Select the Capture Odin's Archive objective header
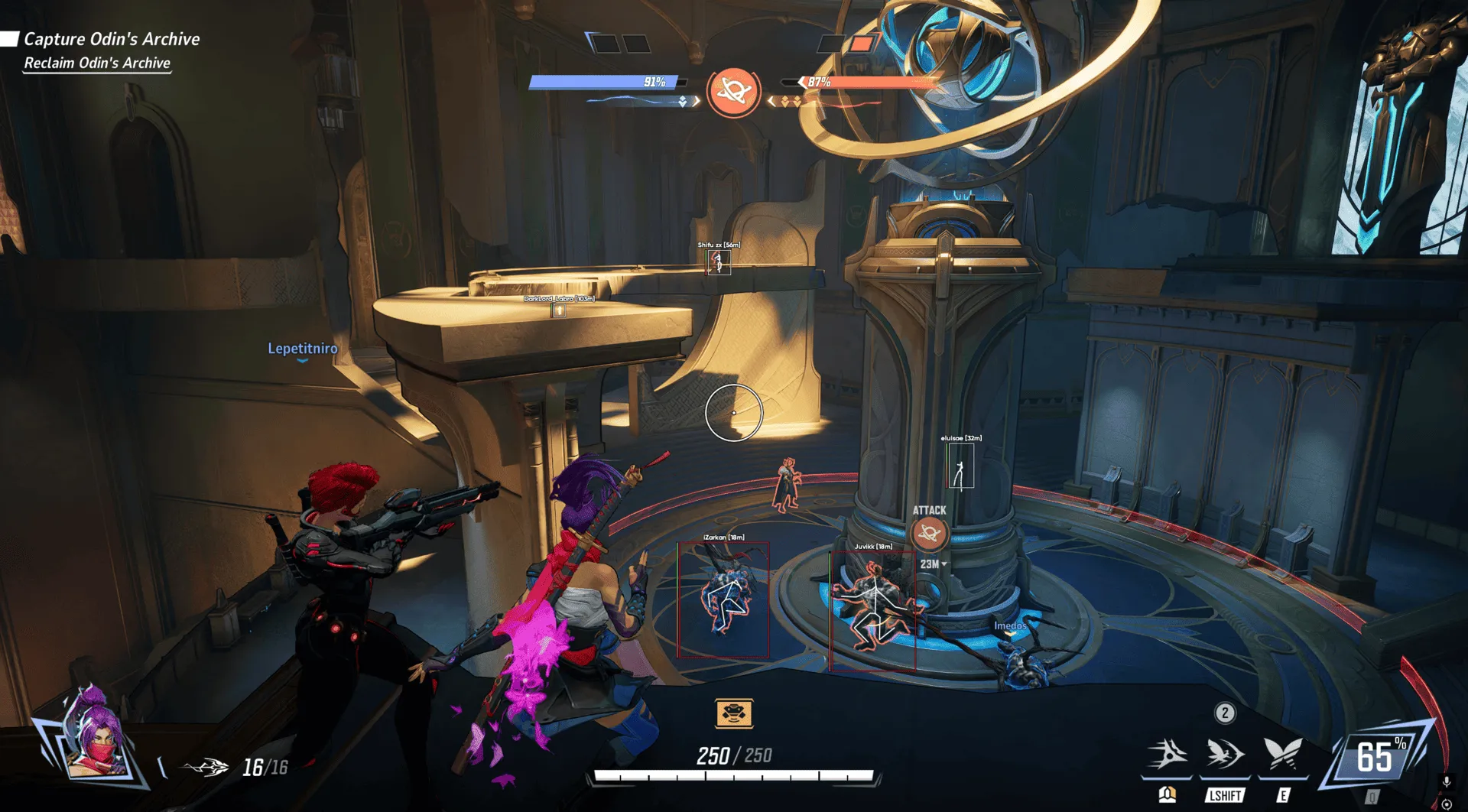This screenshot has width=1468, height=812. [x=112, y=38]
